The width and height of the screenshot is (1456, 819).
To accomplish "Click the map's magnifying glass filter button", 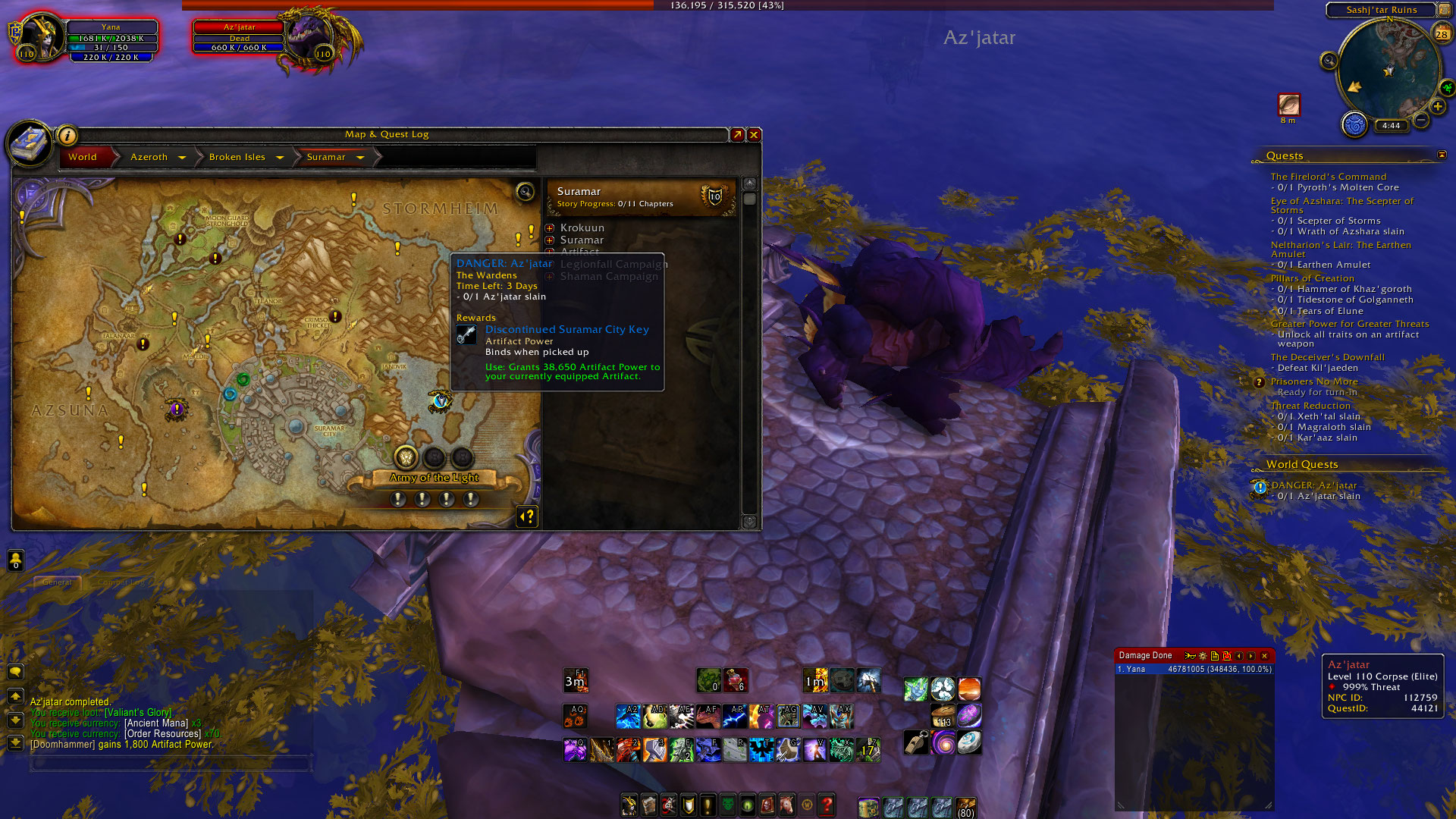I will pyautogui.click(x=525, y=192).
